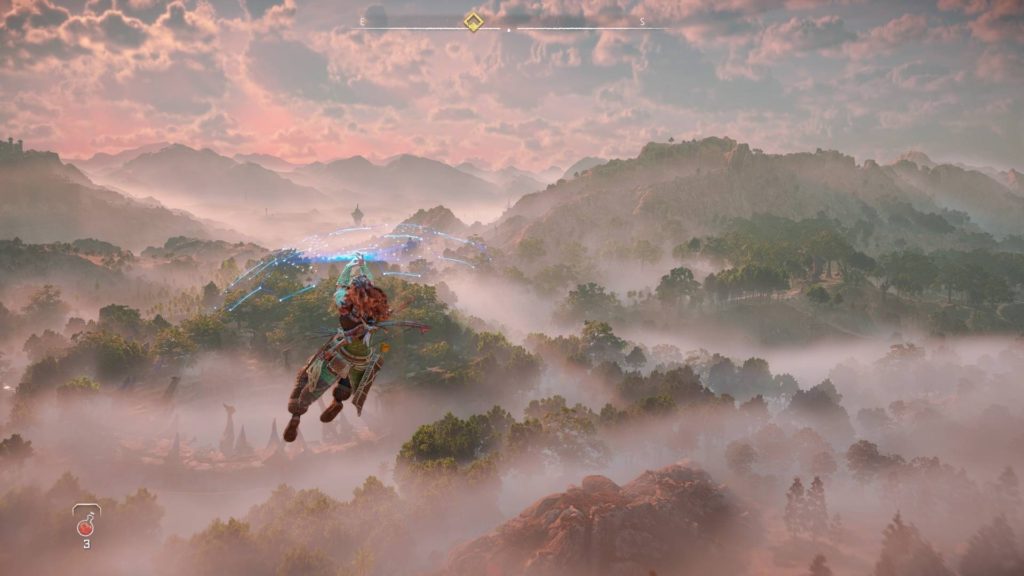The height and width of the screenshot is (576, 1024).
Task: Click the yellow diamond quest marker on compass
Action: (x=473, y=22)
